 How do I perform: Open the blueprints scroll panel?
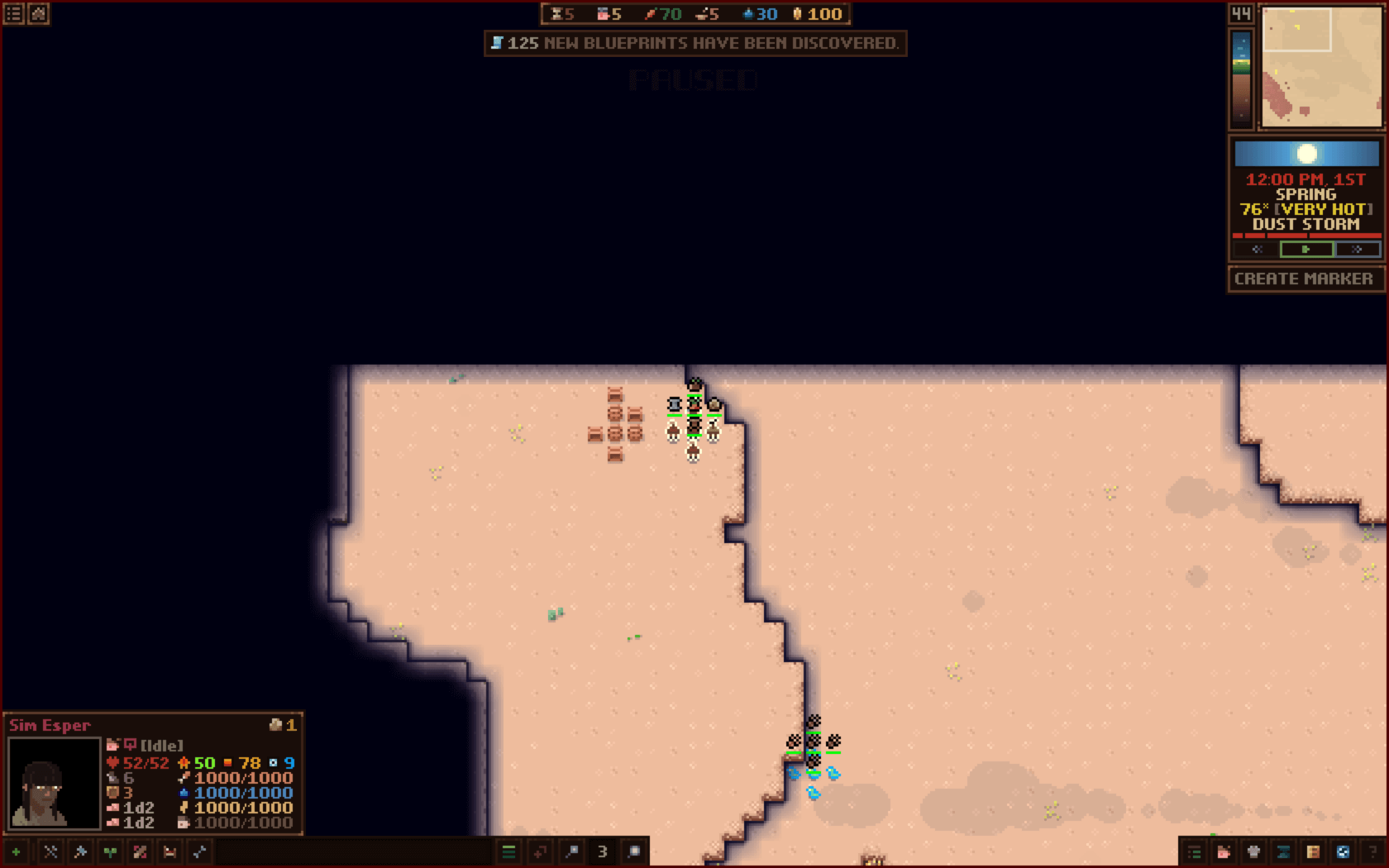[1284, 851]
